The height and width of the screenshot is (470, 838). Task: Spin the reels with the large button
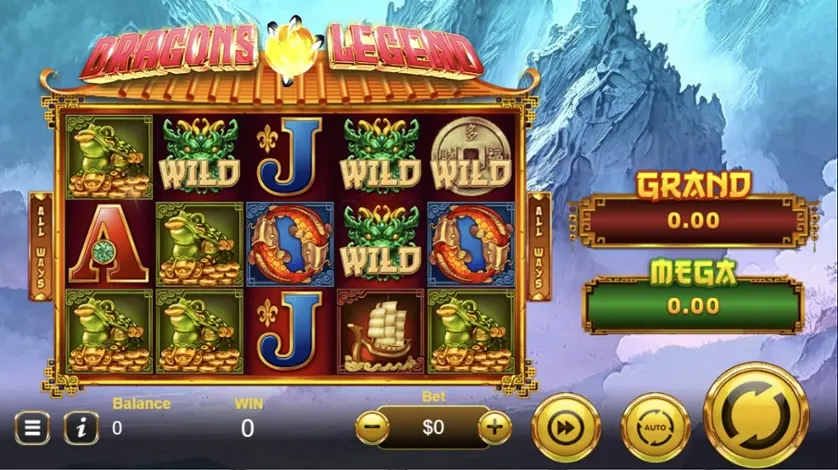click(756, 413)
